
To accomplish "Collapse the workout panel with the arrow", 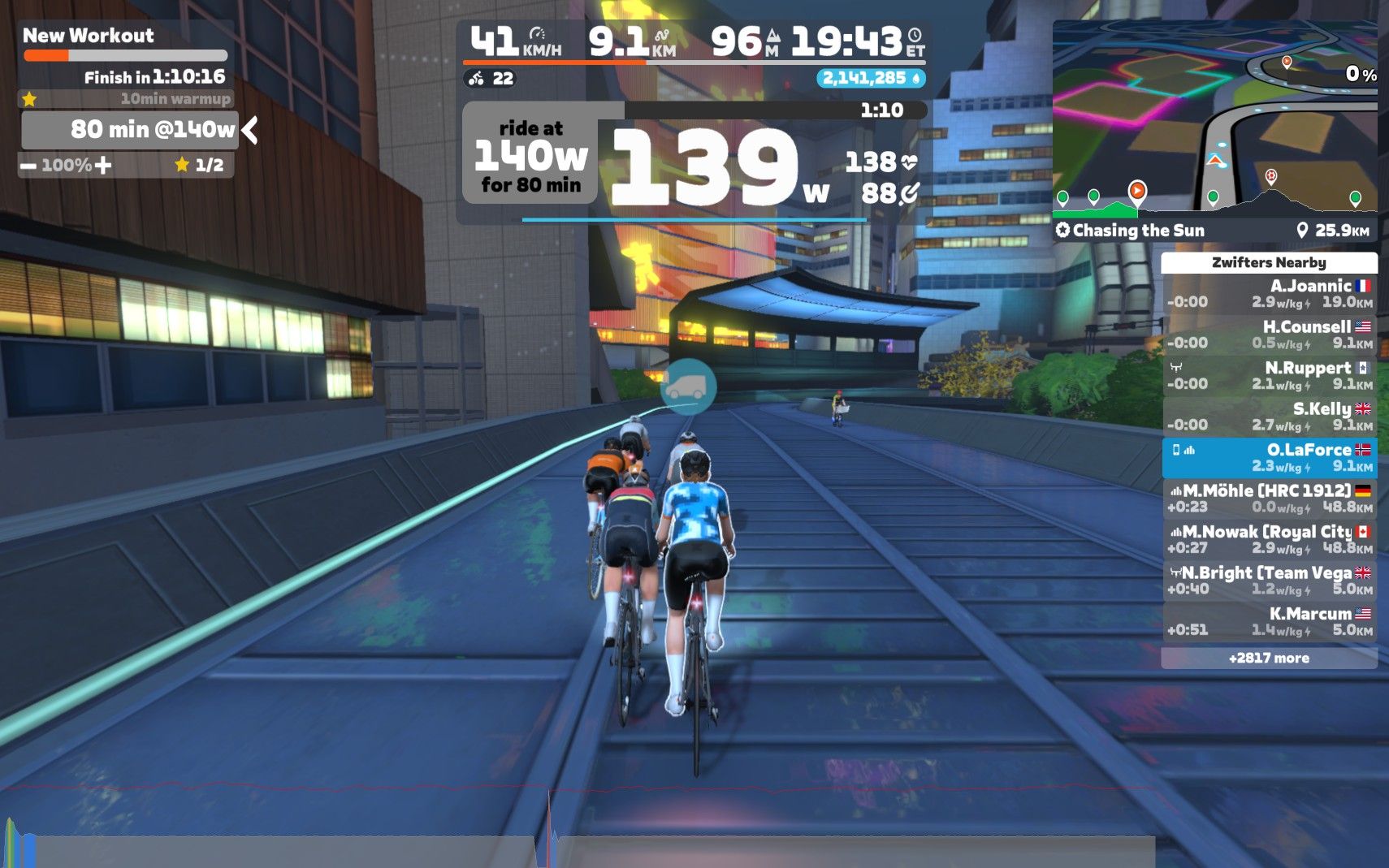I will pyautogui.click(x=250, y=130).
